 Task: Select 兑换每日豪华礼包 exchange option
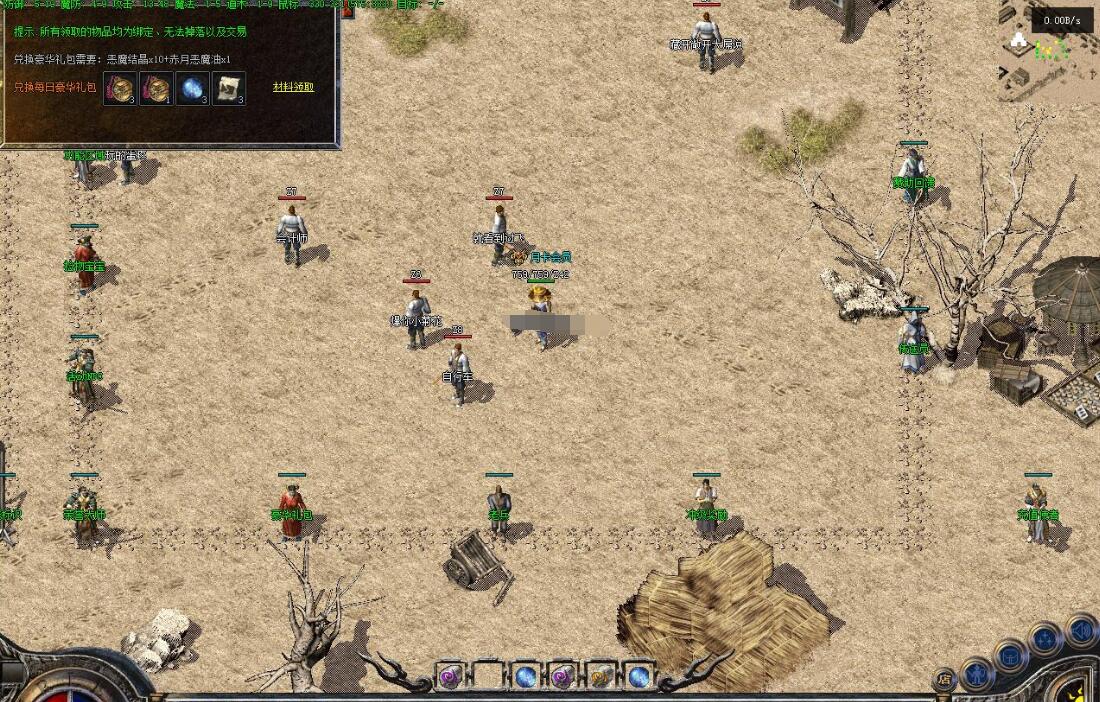[x=55, y=88]
